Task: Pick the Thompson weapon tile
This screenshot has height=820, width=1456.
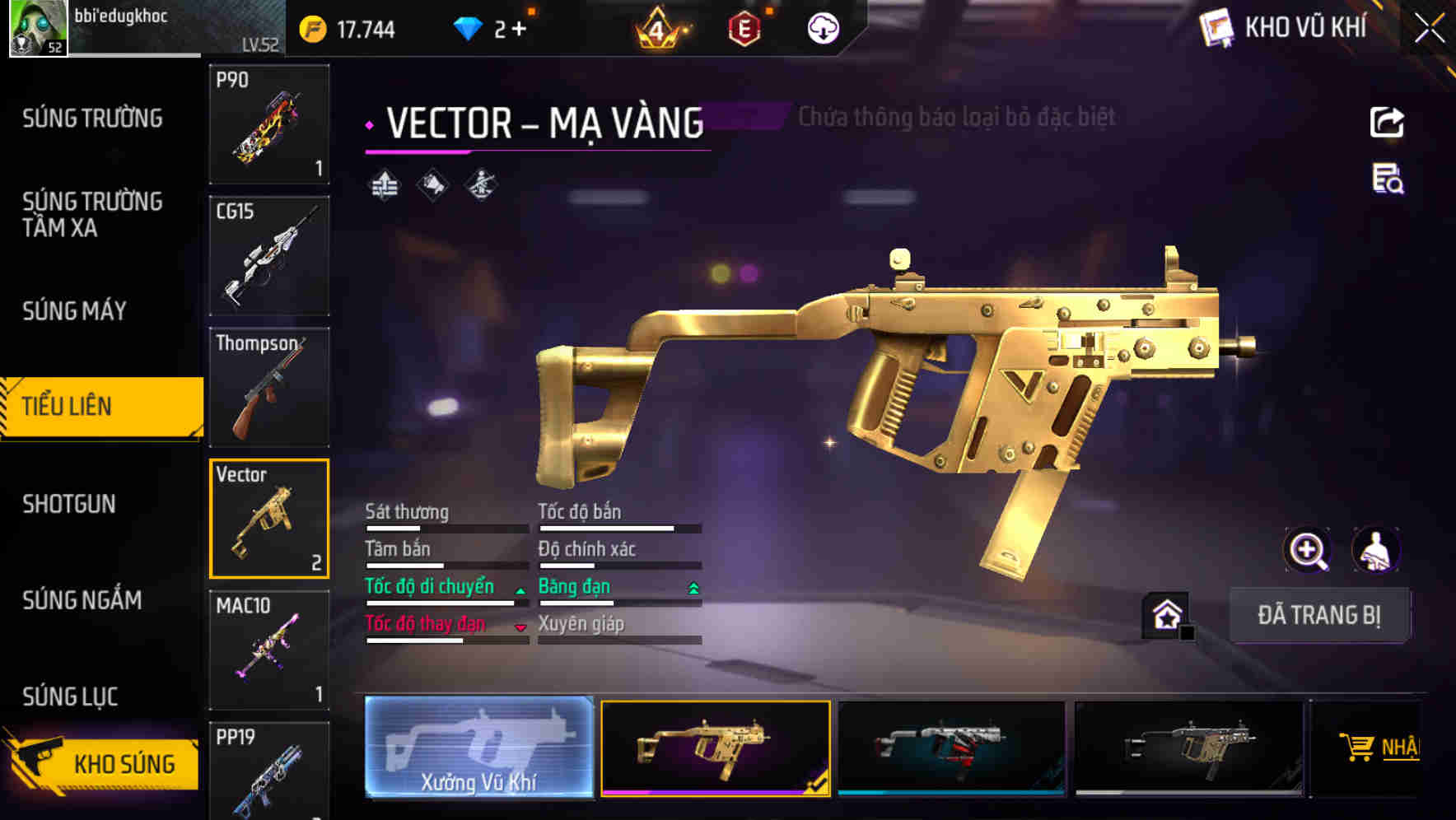Action: coord(269,387)
